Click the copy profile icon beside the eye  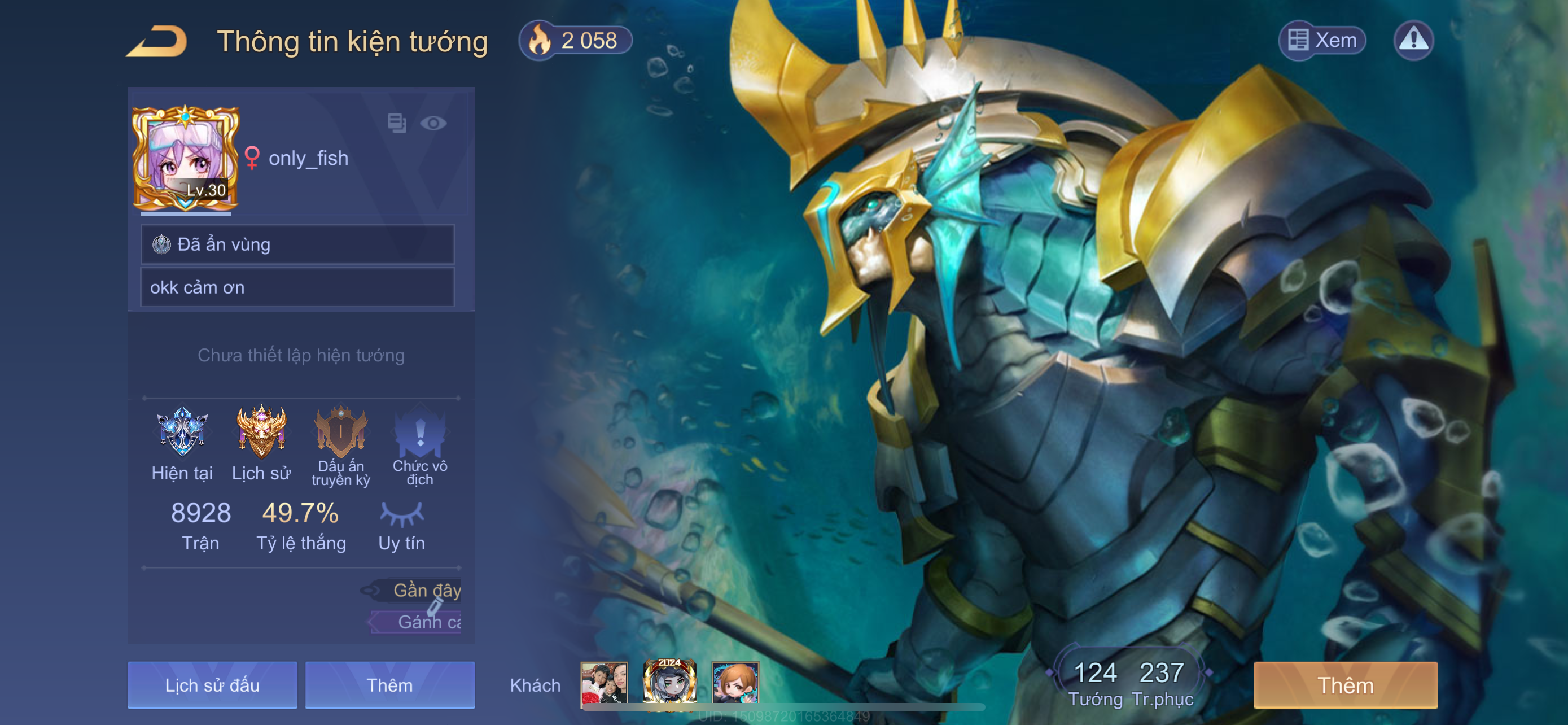point(397,123)
